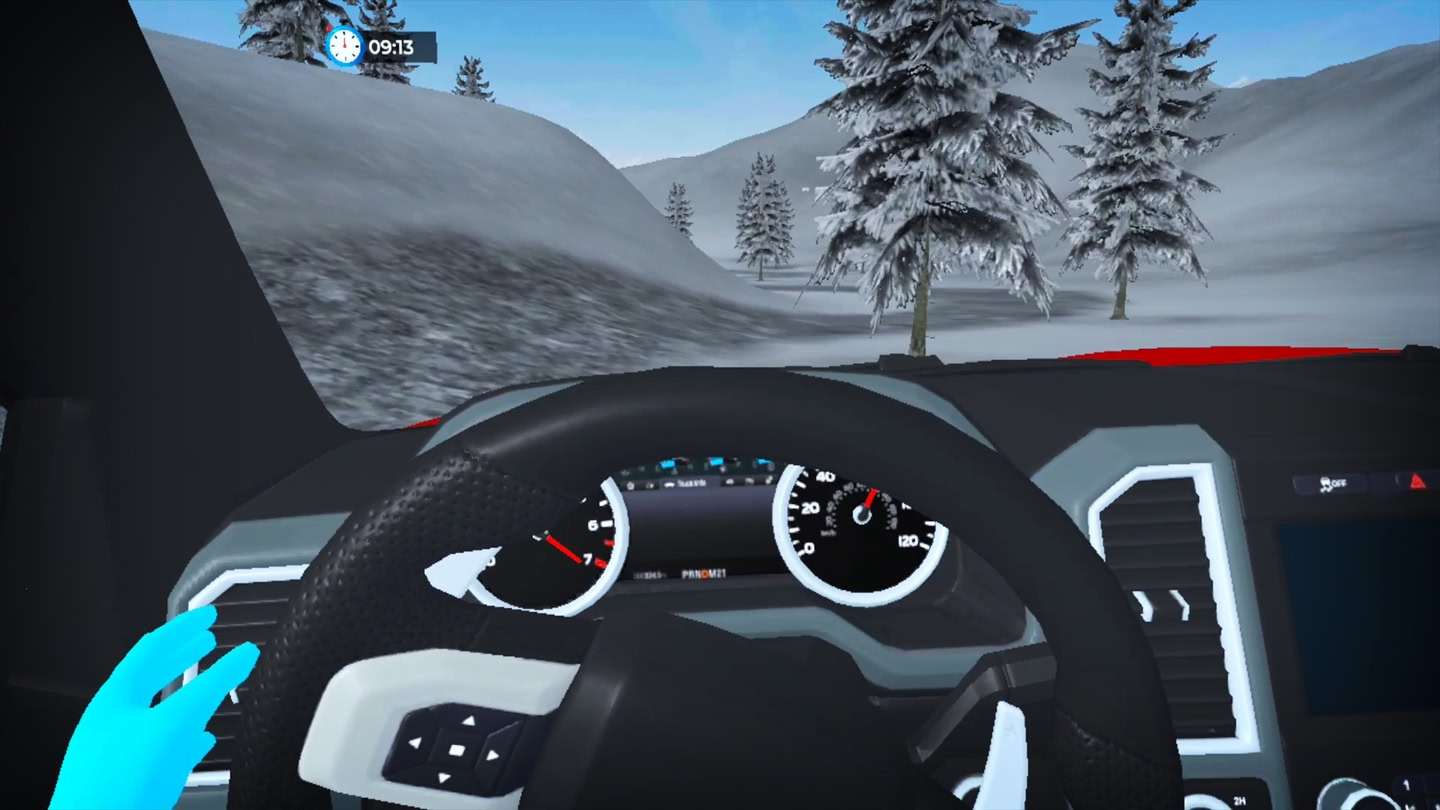Select the steering wheel's center square button
Image resolution: width=1440 pixels, height=810 pixels.
455,749
